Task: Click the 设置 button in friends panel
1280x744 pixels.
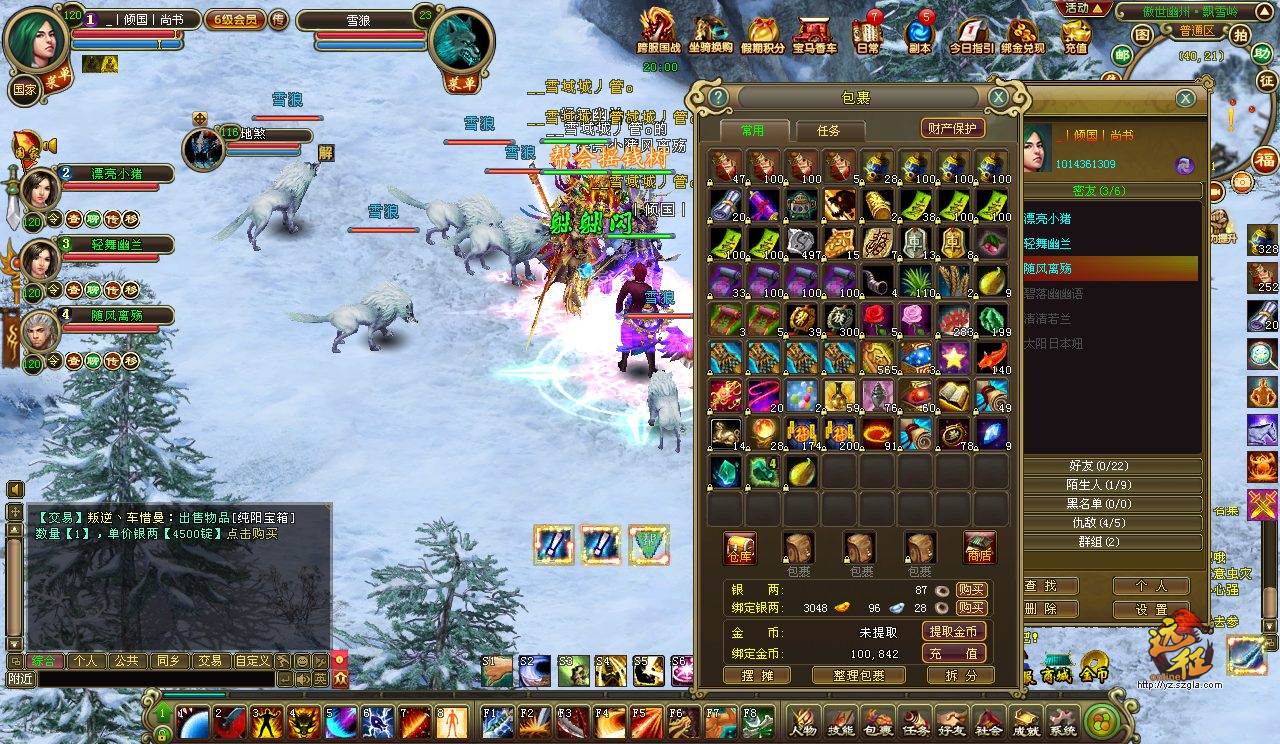Action: [x=1151, y=609]
